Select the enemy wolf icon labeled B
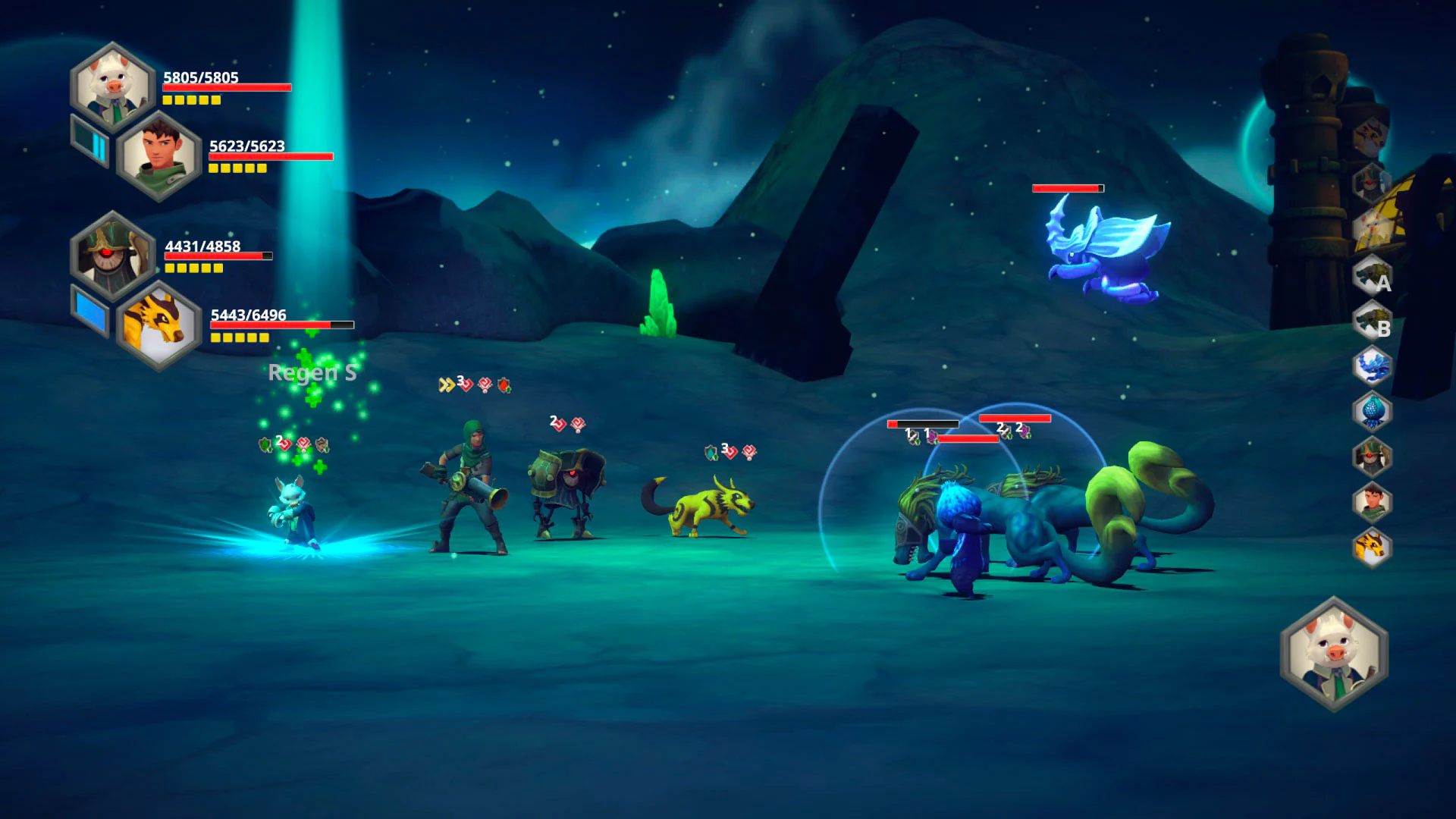Image resolution: width=1456 pixels, height=819 pixels. 1370,319
